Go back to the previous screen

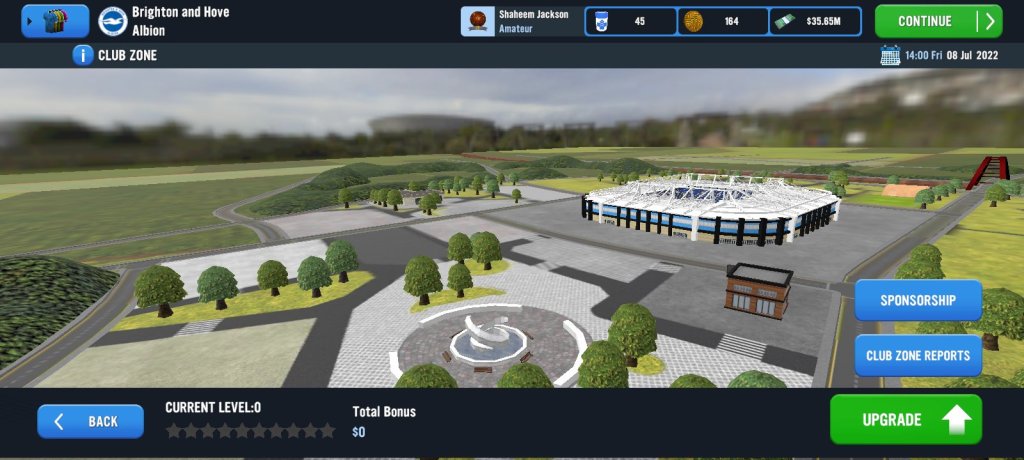[90, 421]
